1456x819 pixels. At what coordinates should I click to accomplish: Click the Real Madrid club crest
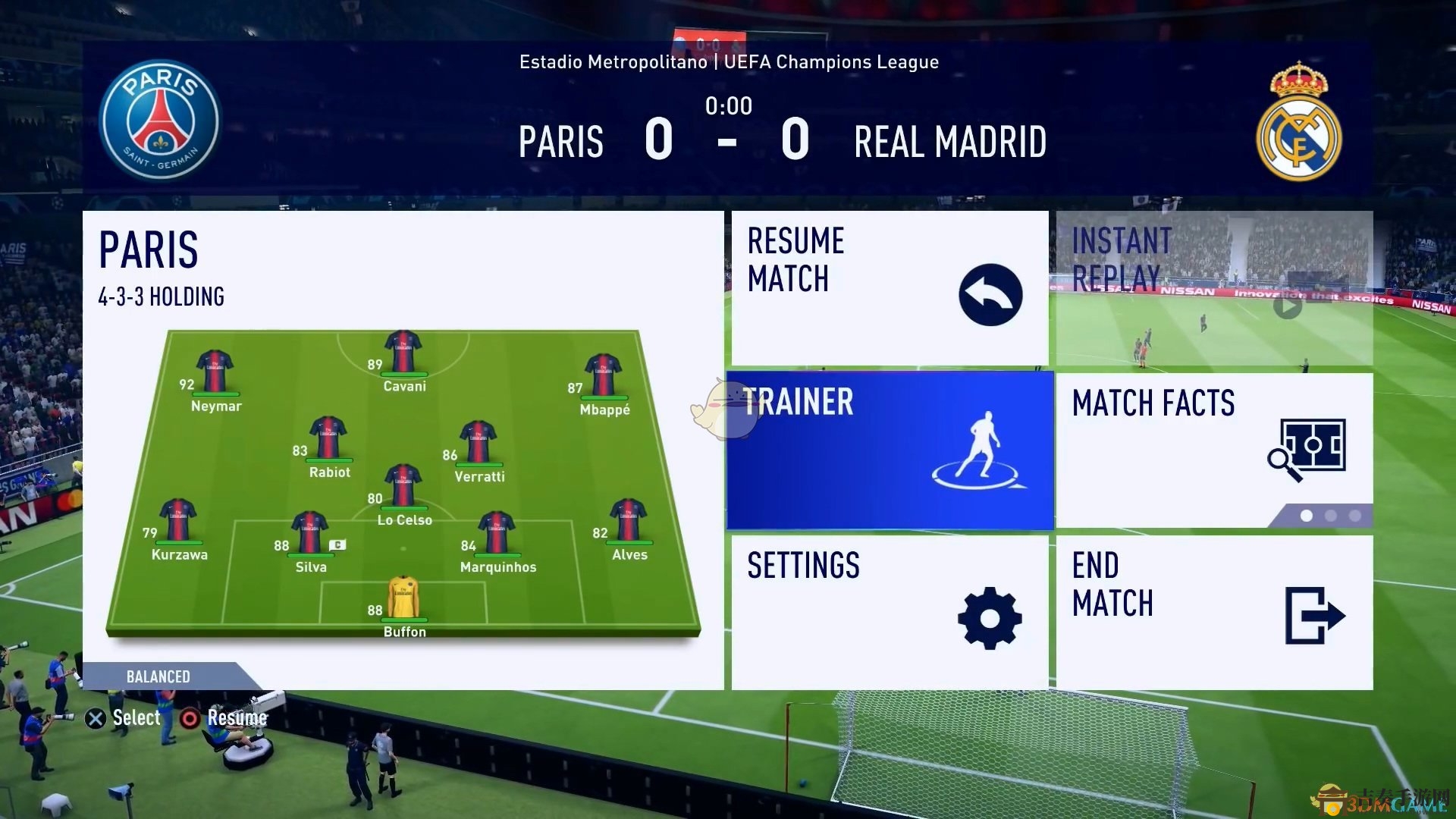pos(1298,127)
